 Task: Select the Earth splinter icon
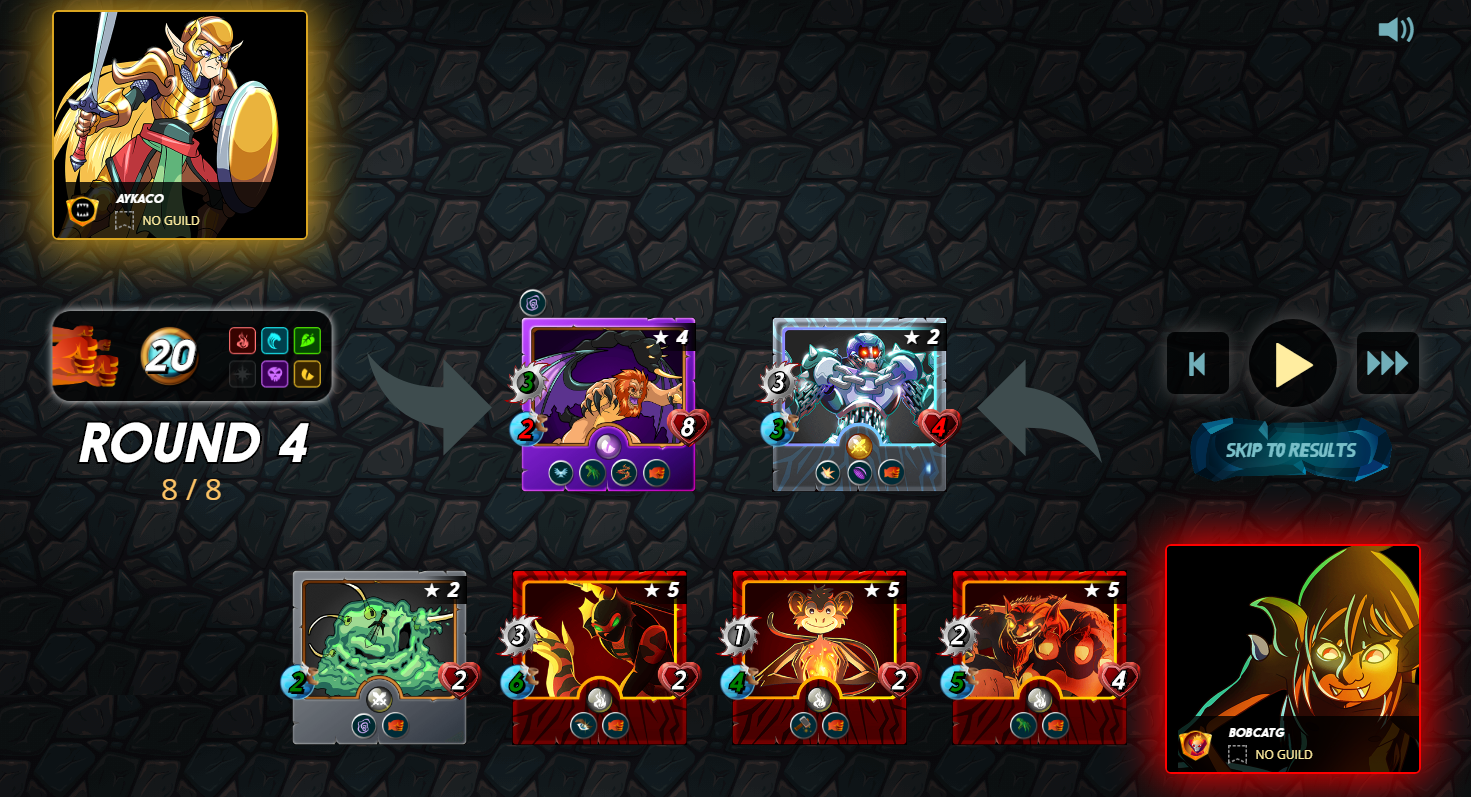click(x=306, y=340)
